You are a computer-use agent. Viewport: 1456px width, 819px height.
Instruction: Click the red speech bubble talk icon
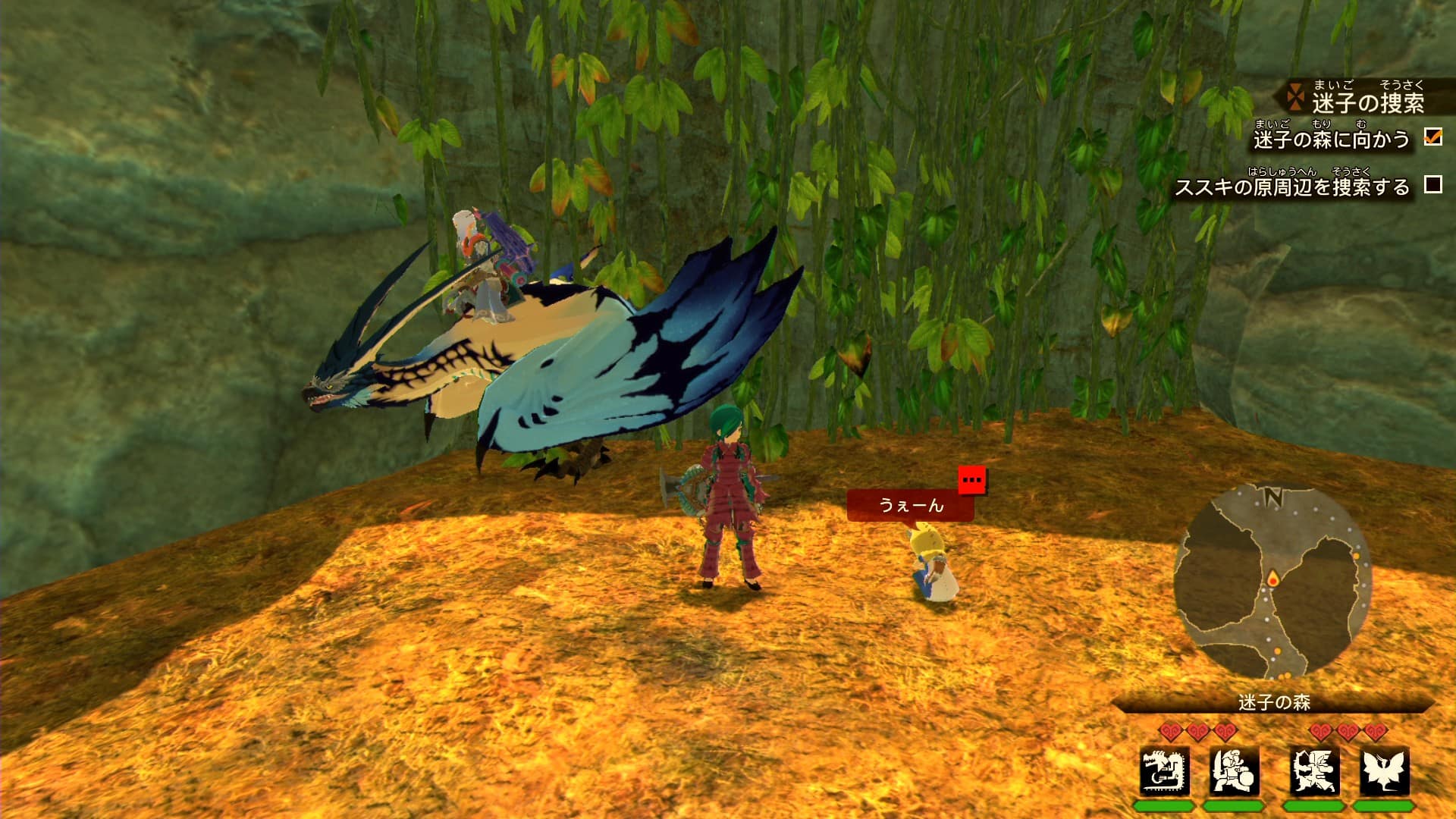(x=971, y=479)
